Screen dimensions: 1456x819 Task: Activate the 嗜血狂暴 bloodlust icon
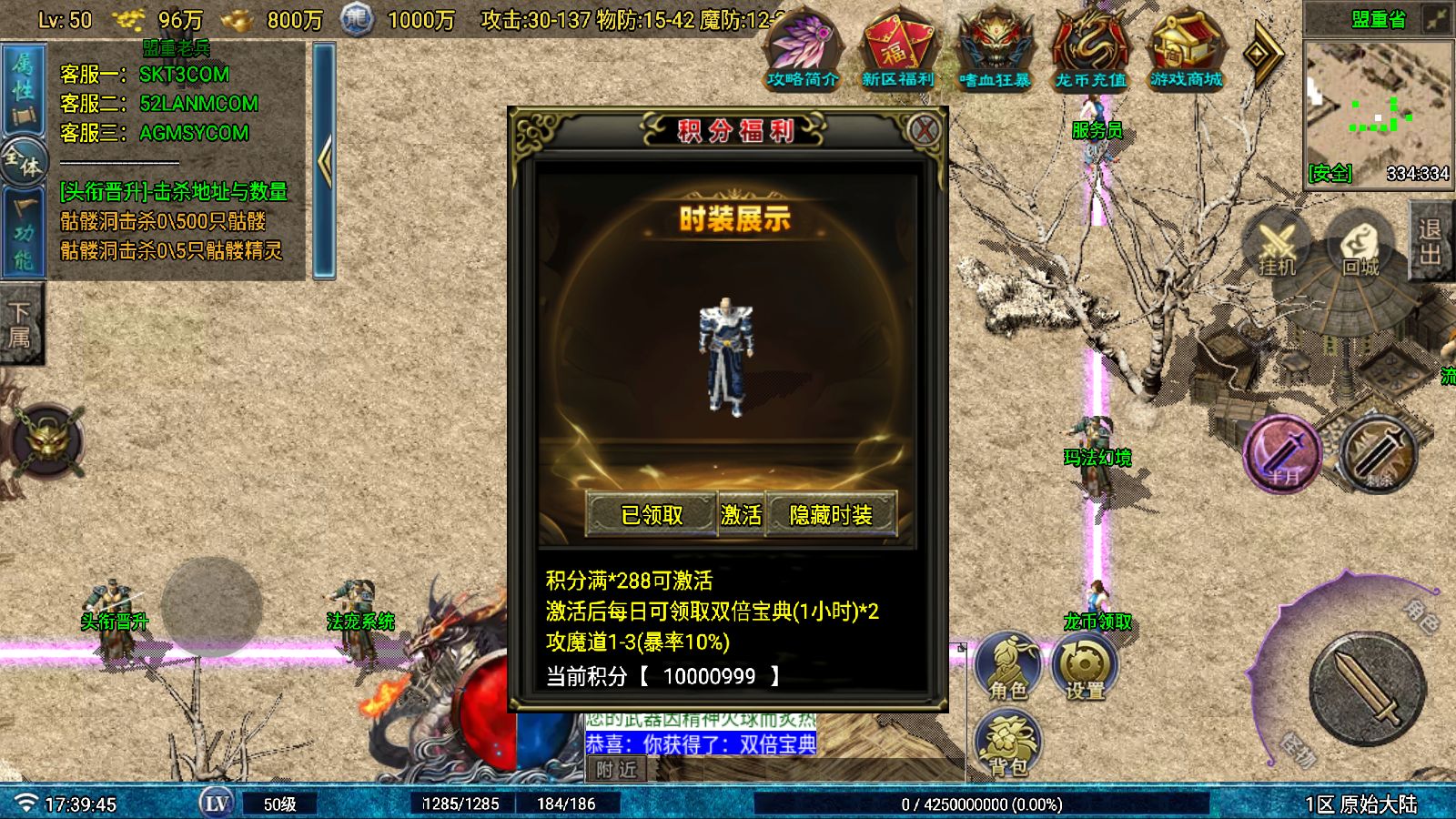994,50
